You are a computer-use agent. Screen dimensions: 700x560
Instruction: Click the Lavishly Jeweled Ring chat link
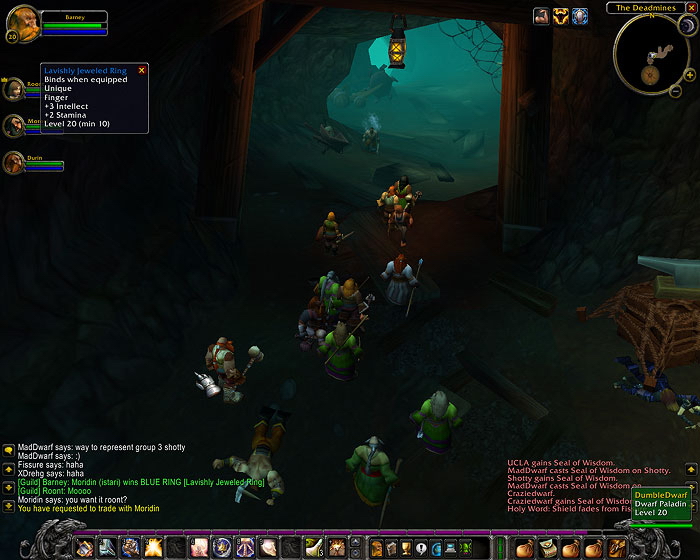[x=224, y=482]
